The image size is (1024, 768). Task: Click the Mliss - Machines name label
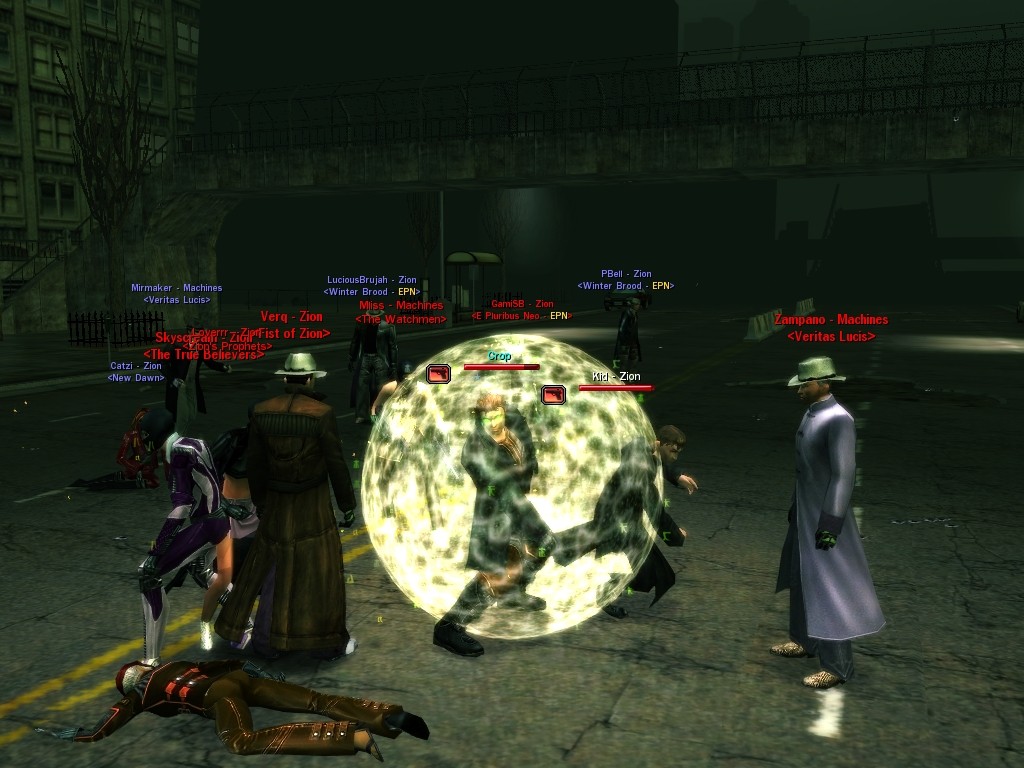click(400, 306)
